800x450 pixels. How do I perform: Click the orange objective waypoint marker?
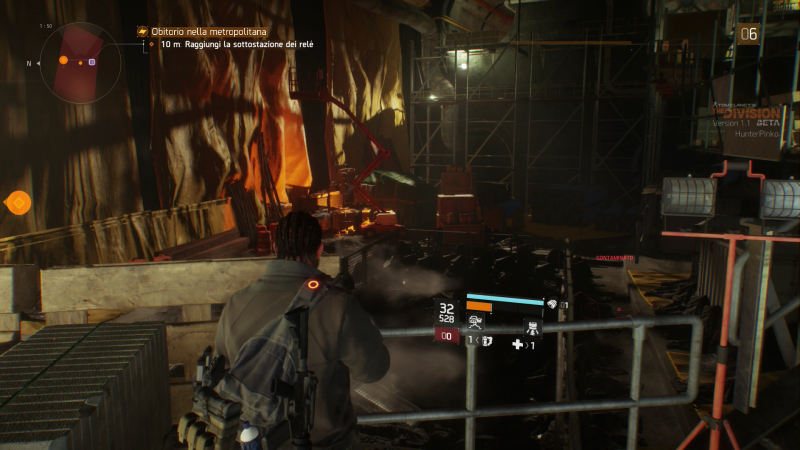(x=18, y=203)
